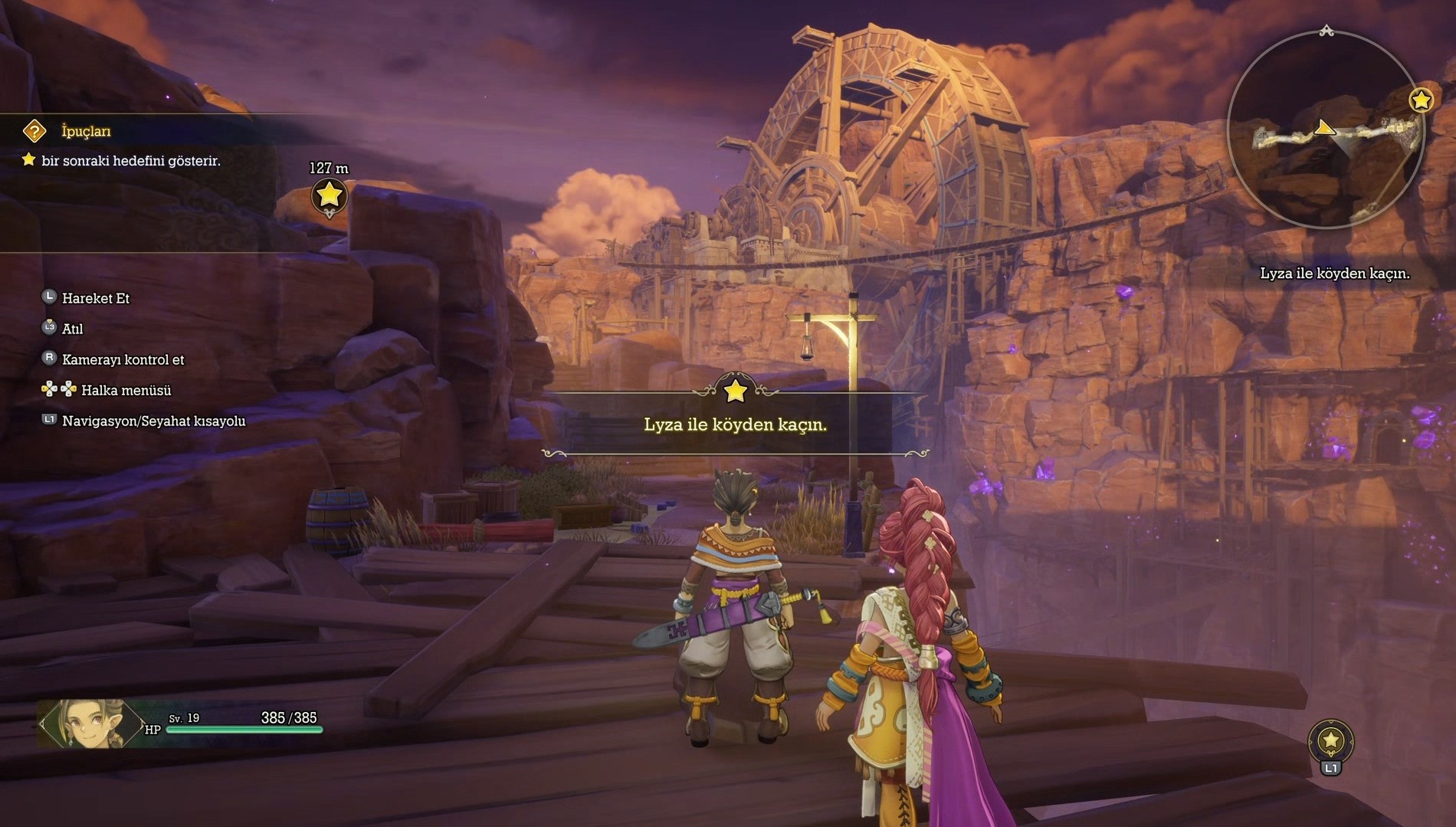Screen dimensions: 1456x827
Task: Select the star objective marker on minimap
Action: click(x=1421, y=100)
